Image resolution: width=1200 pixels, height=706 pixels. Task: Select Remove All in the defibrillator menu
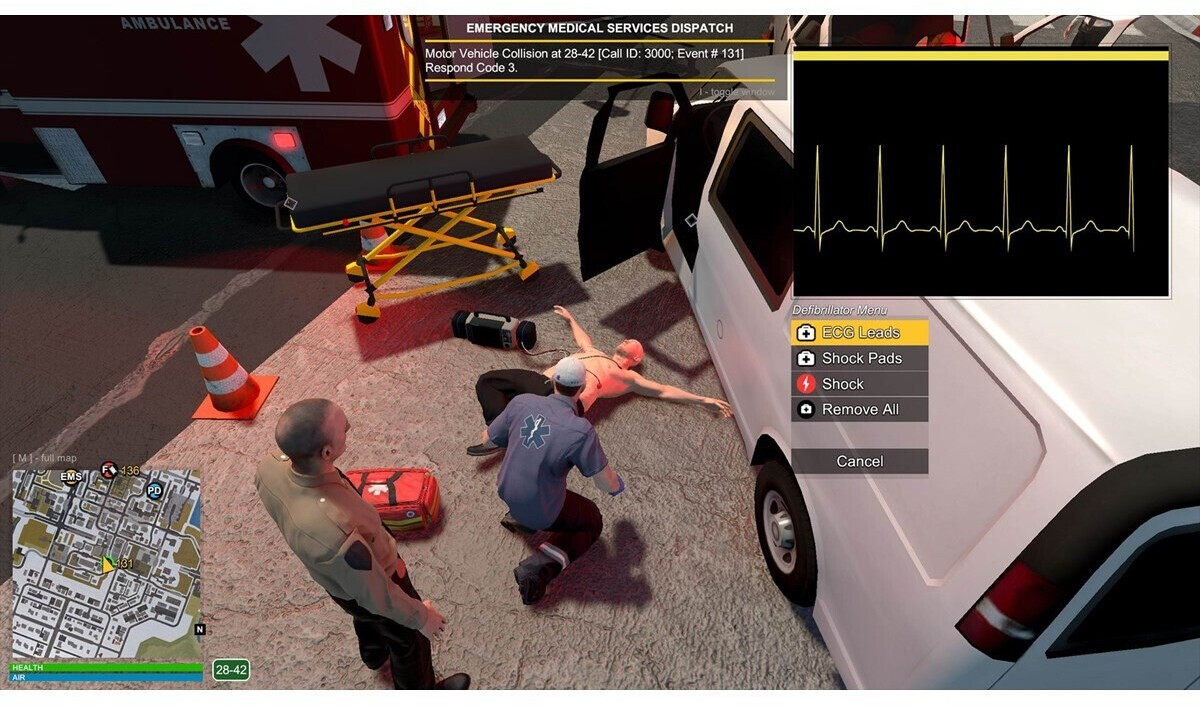860,410
